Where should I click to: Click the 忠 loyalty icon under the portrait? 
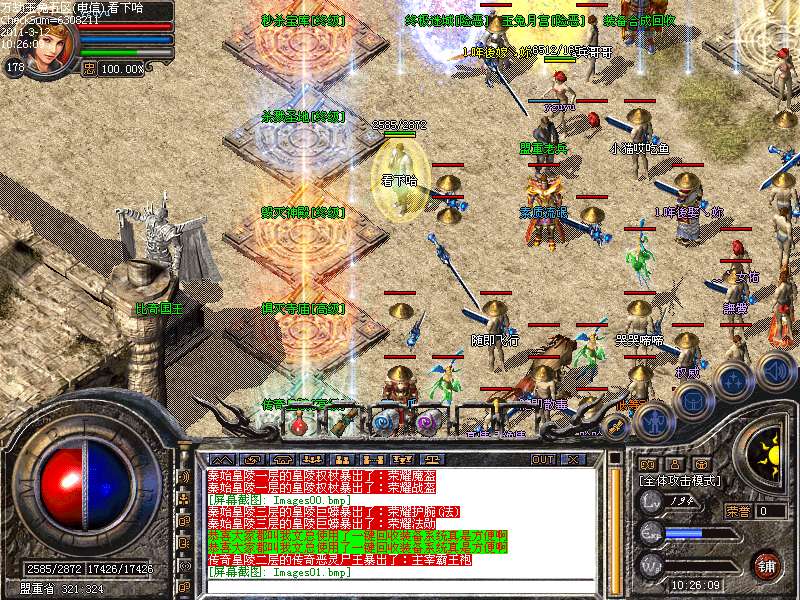pyautogui.click(x=88, y=68)
